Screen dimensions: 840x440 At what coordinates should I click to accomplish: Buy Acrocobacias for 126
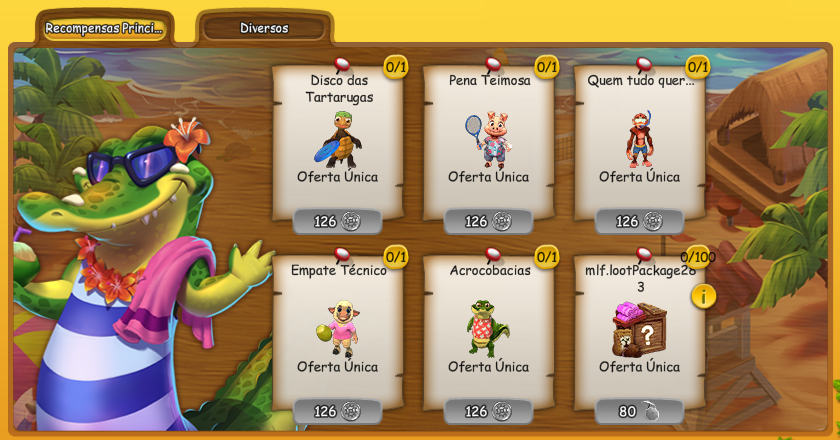click(488, 411)
